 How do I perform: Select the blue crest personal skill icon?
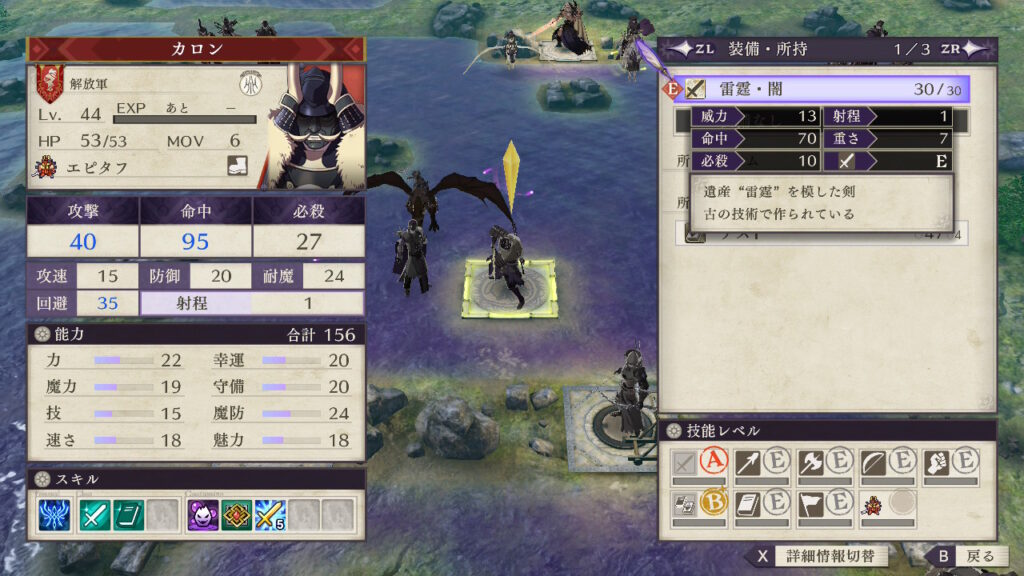point(54,515)
